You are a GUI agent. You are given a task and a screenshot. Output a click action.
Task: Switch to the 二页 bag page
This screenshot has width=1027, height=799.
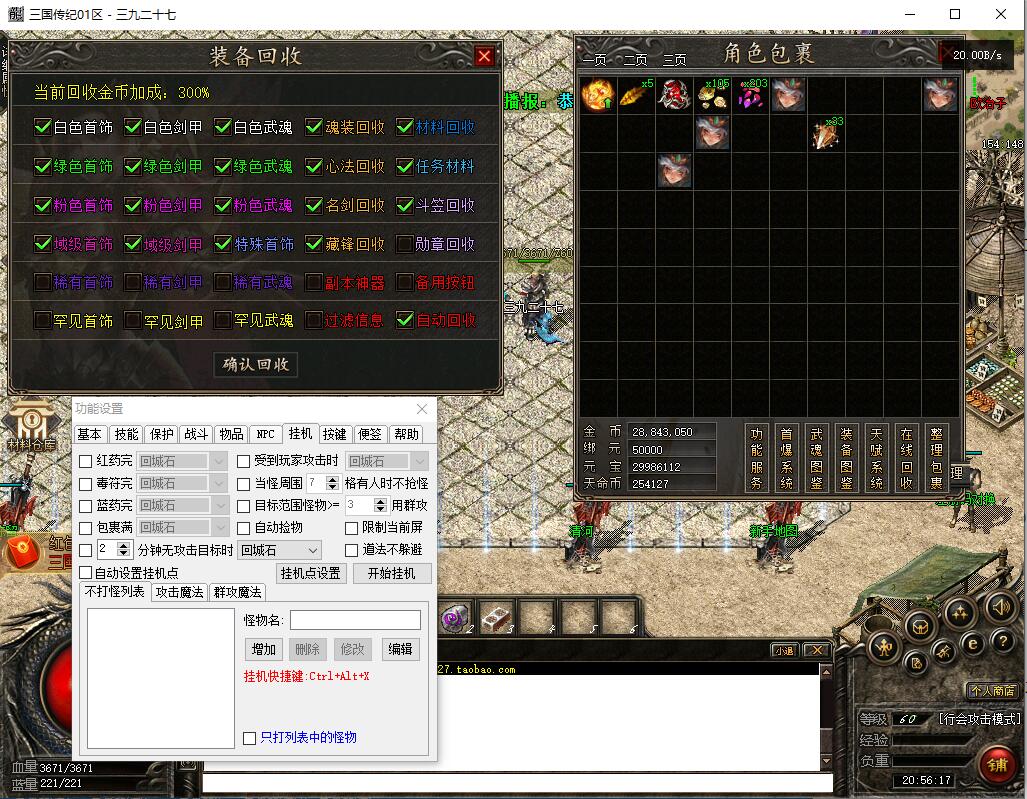pos(635,59)
